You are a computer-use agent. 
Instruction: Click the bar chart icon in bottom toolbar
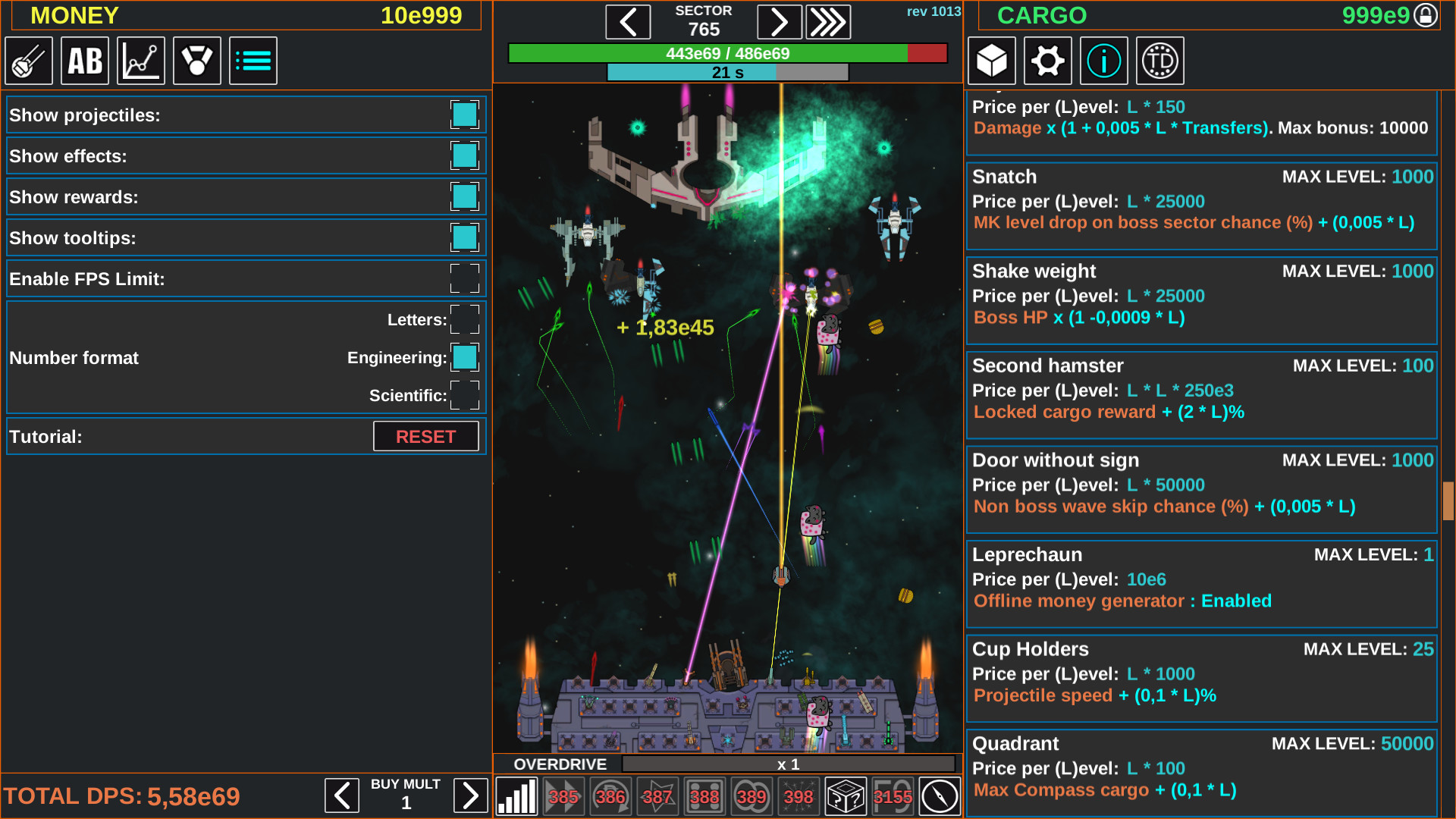(x=517, y=796)
